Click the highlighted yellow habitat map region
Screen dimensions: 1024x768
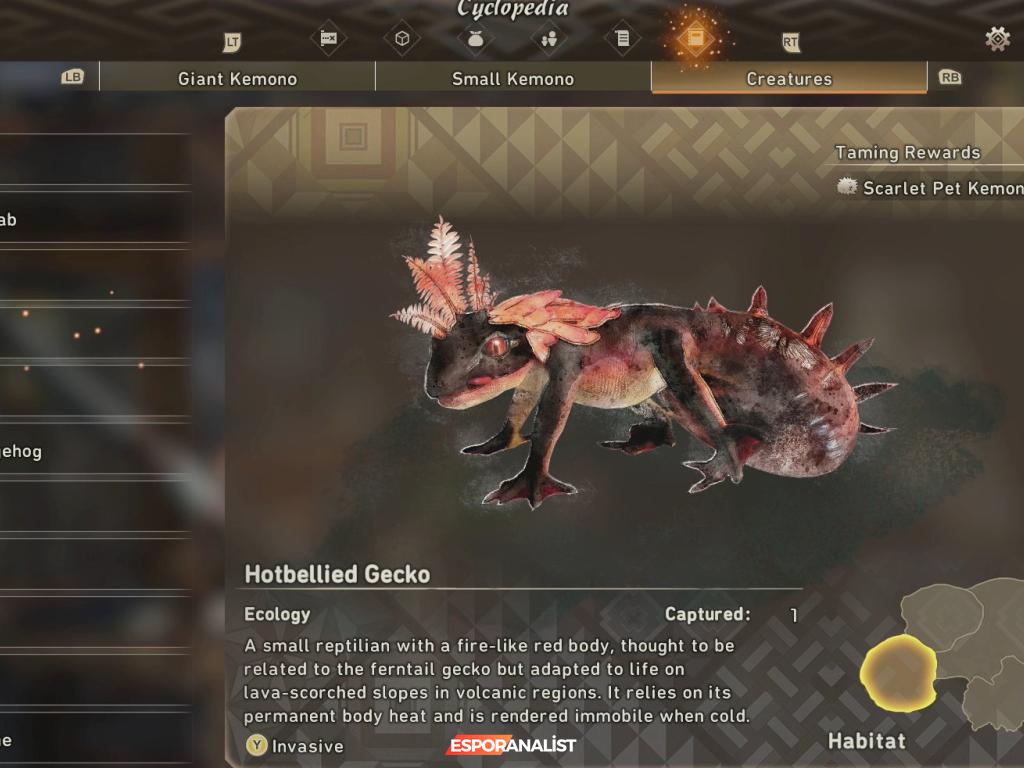(x=898, y=670)
